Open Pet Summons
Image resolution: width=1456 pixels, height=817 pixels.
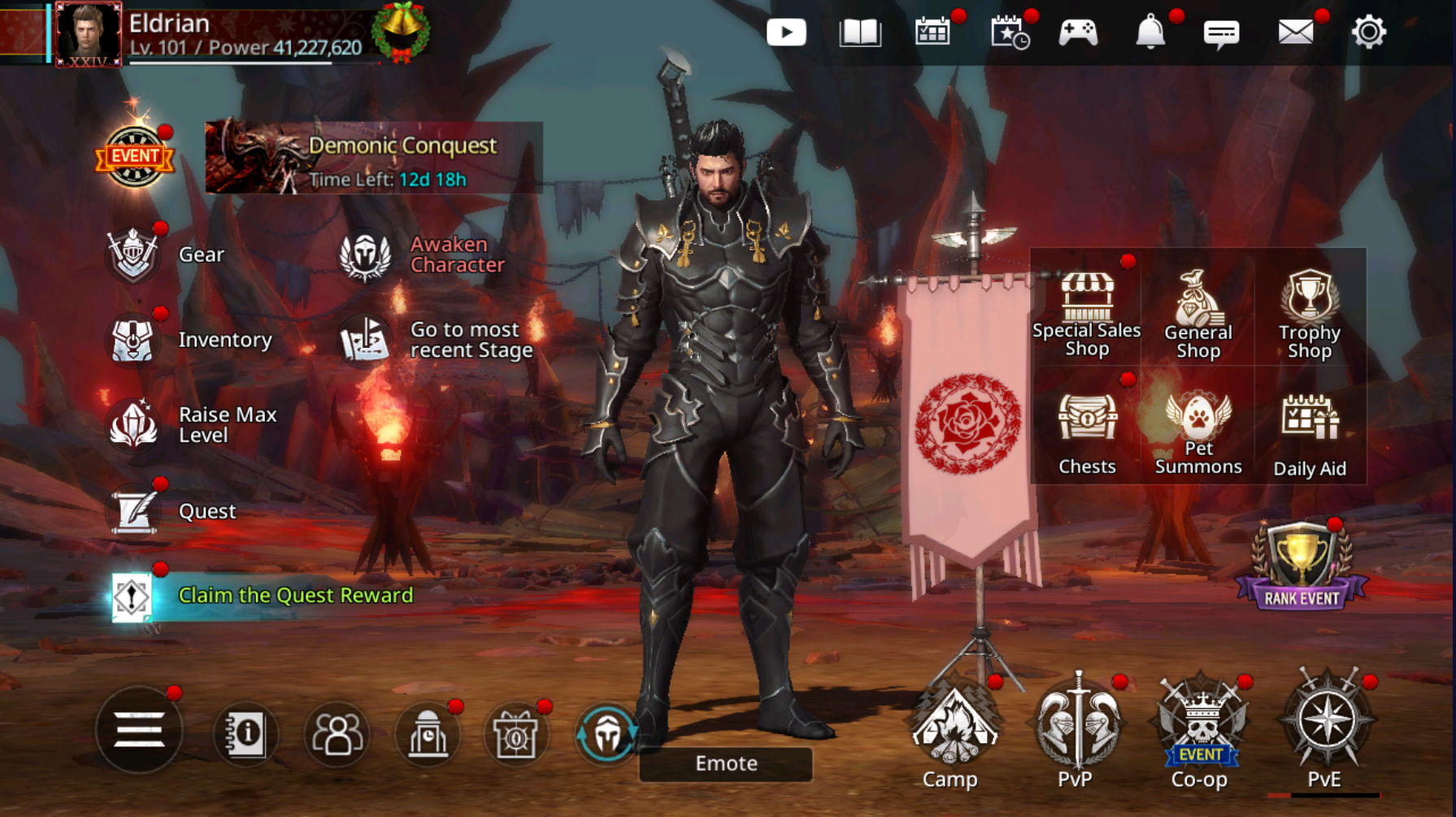pos(1198,431)
